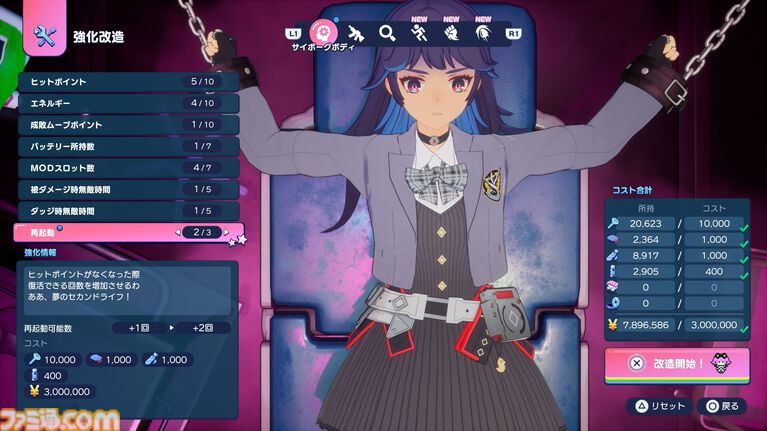Go back using the 戻る button

[x=723, y=406]
